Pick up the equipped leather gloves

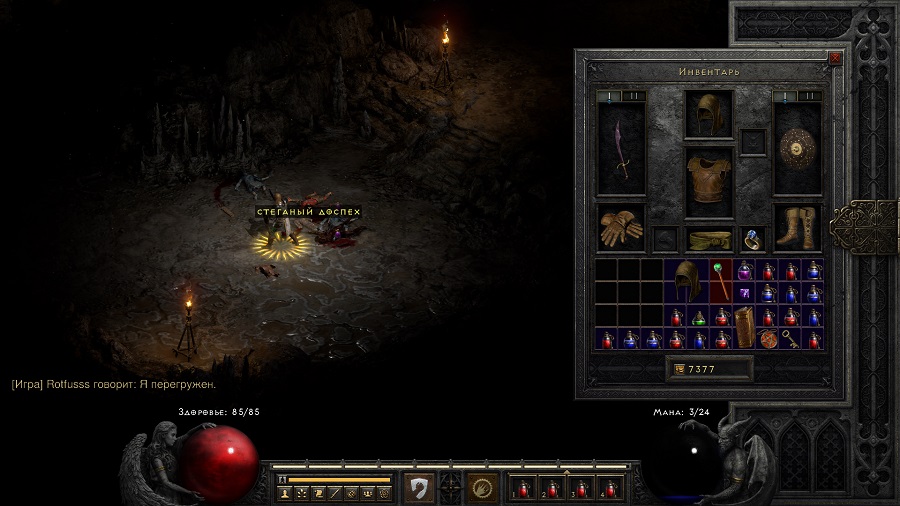[x=621, y=227]
